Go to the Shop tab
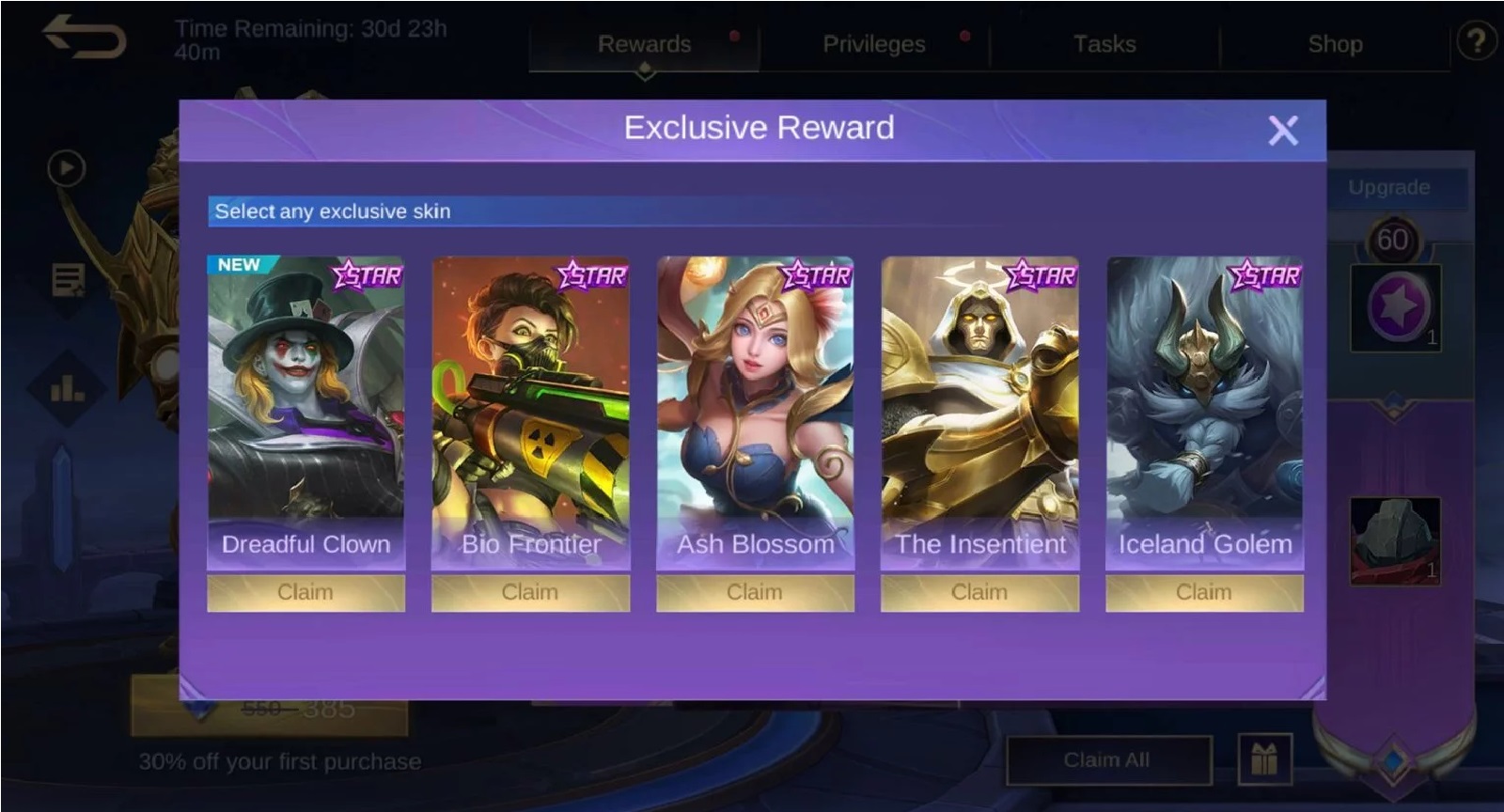This screenshot has height=812, width=1504. pyautogui.click(x=1336, y=43)
